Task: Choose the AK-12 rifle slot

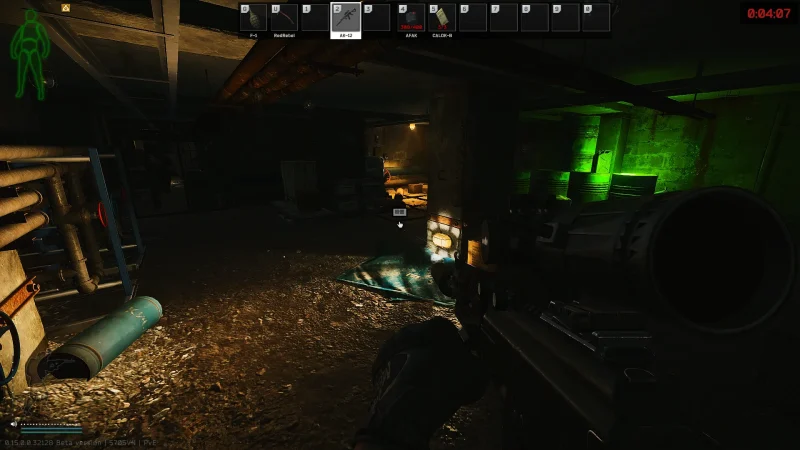Action: coord(345,18)
